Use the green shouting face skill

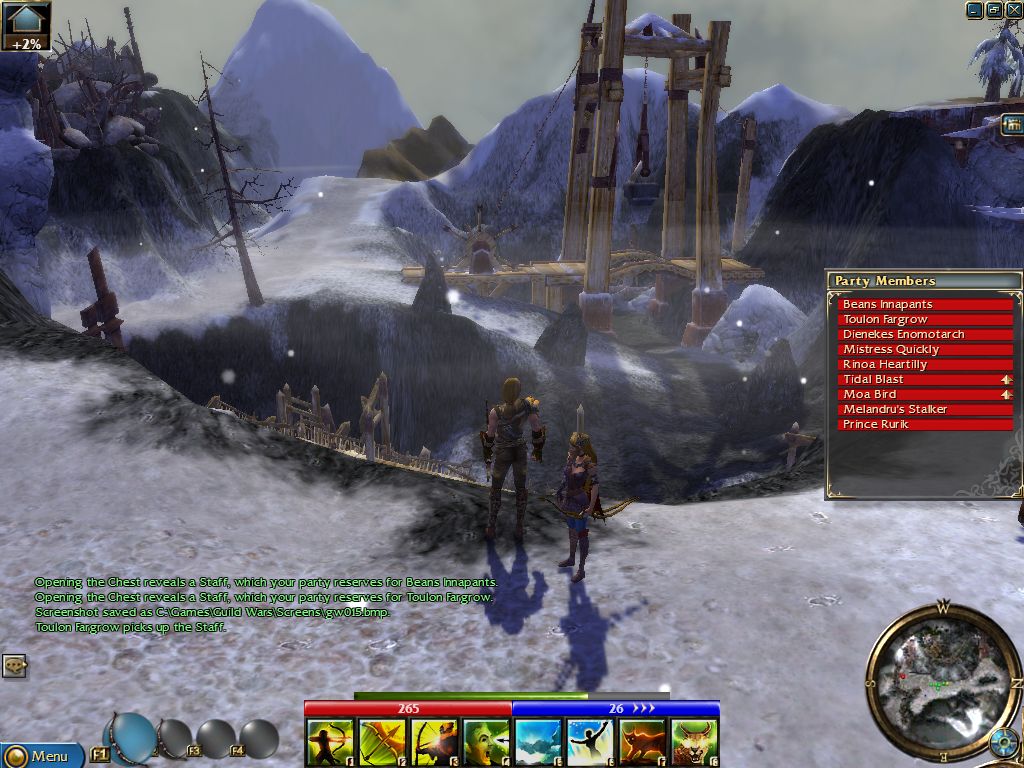pyautogui.click(x=486, y=743)
